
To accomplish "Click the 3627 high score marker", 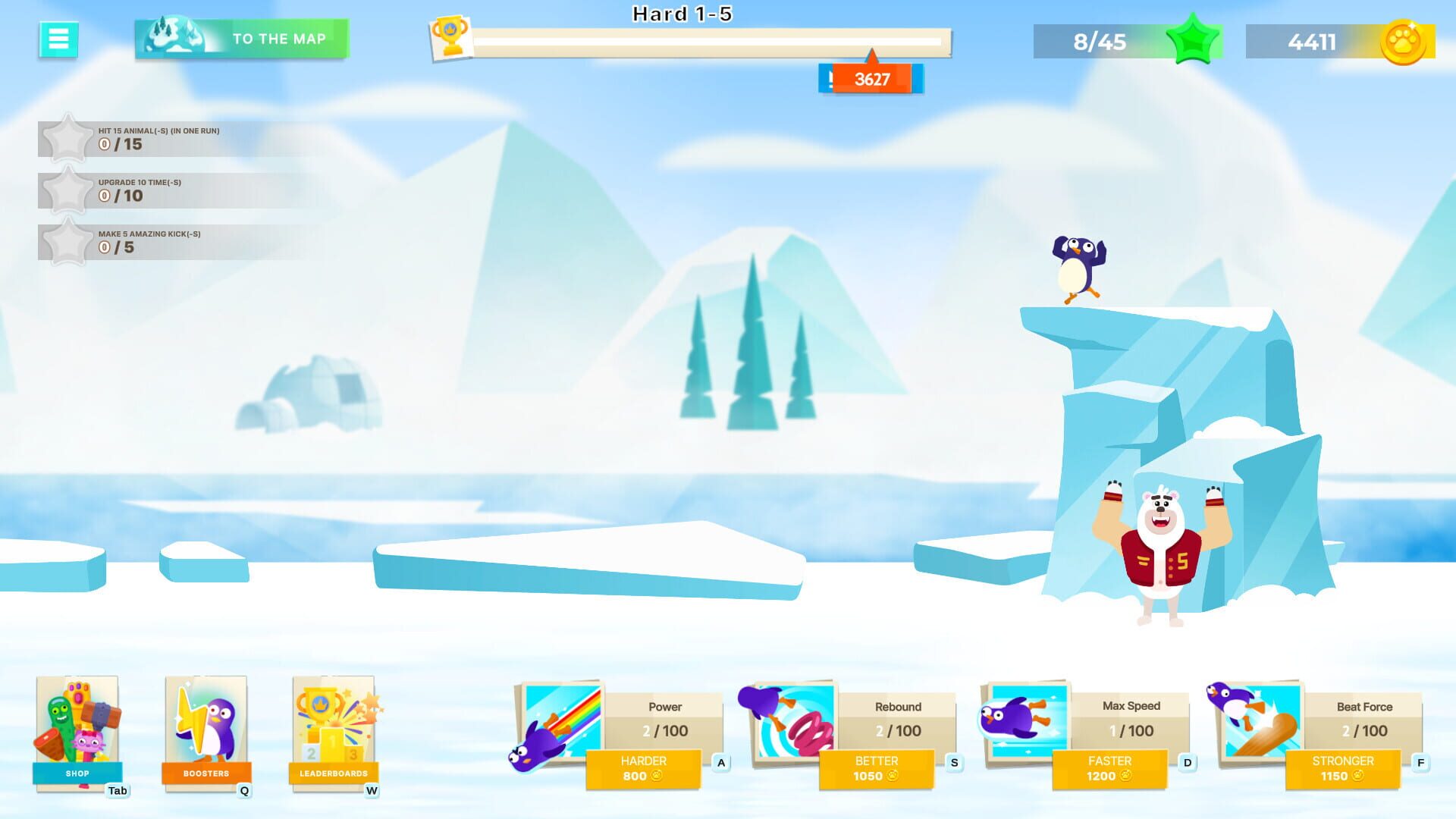I will pos(871,78).
